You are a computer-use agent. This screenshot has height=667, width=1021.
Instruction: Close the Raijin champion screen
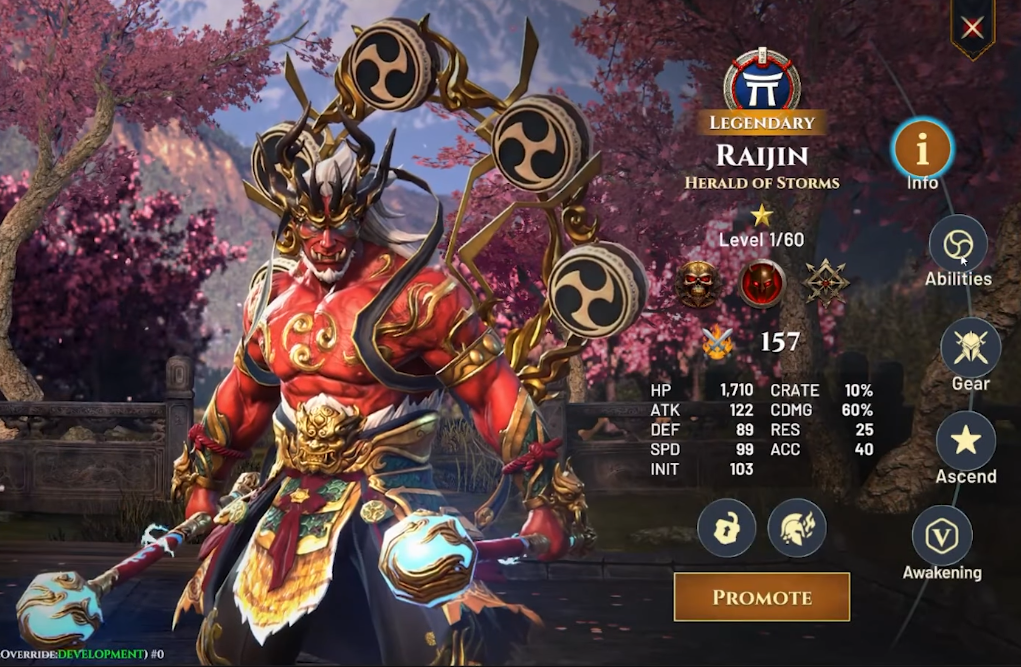972,28
